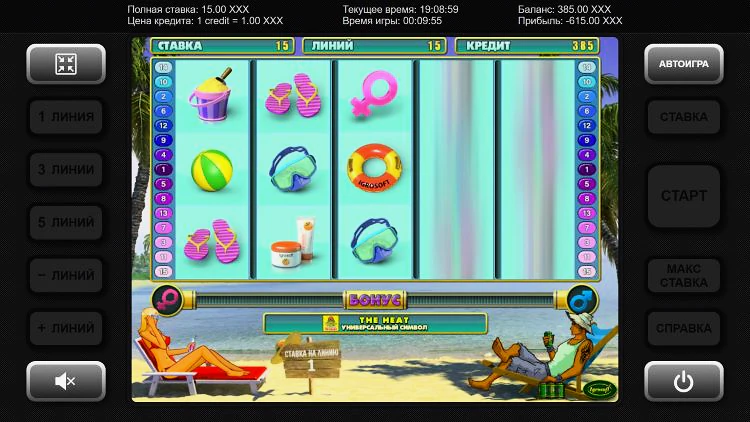Enable autoplay with the АВТОИГРА button
Viewport: 750px width, 422px height.
point(684,63)
